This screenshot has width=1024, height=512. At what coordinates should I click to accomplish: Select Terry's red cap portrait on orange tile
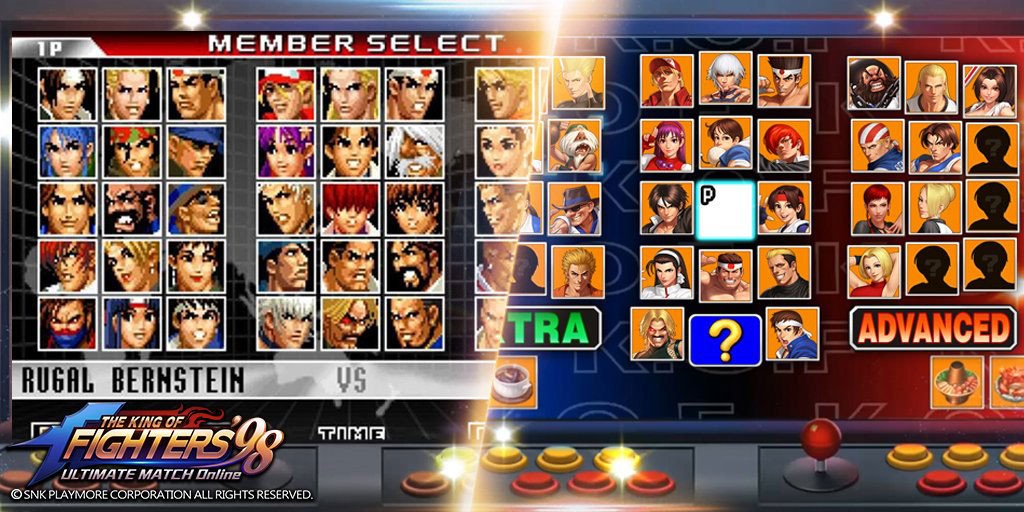click(x=667, y=81)
